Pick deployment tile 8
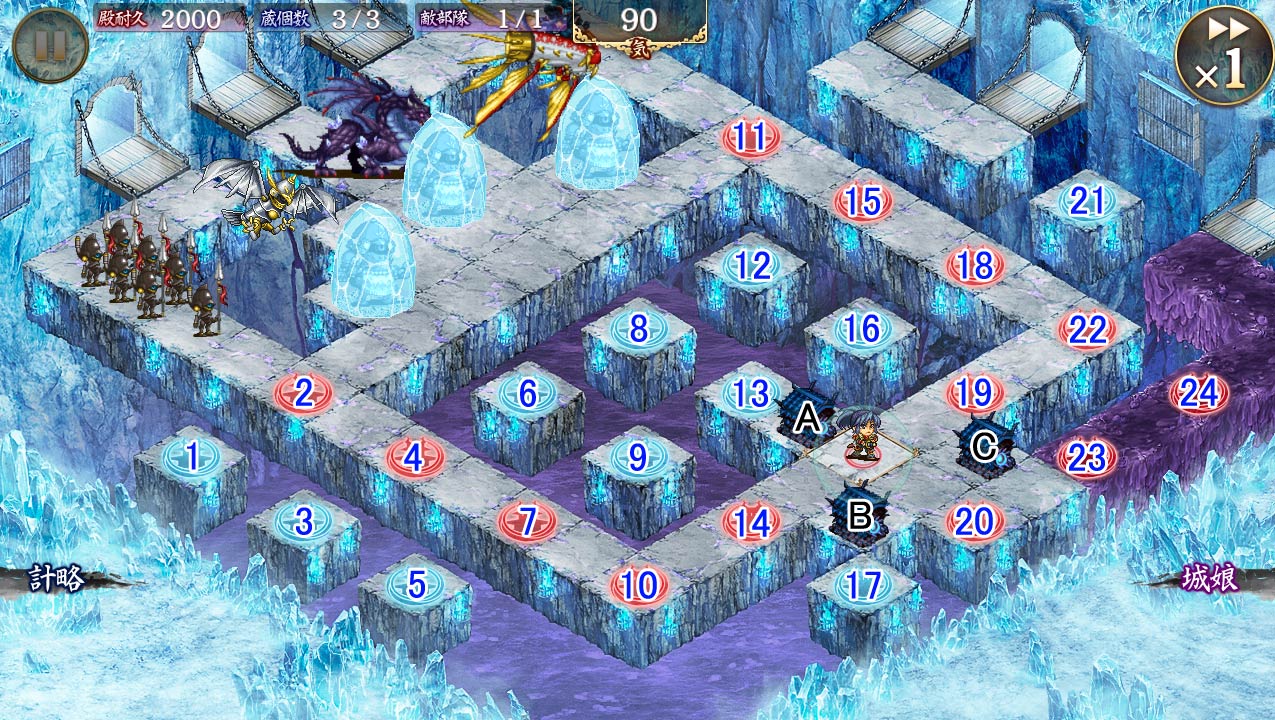 click(x=639, y=328)
